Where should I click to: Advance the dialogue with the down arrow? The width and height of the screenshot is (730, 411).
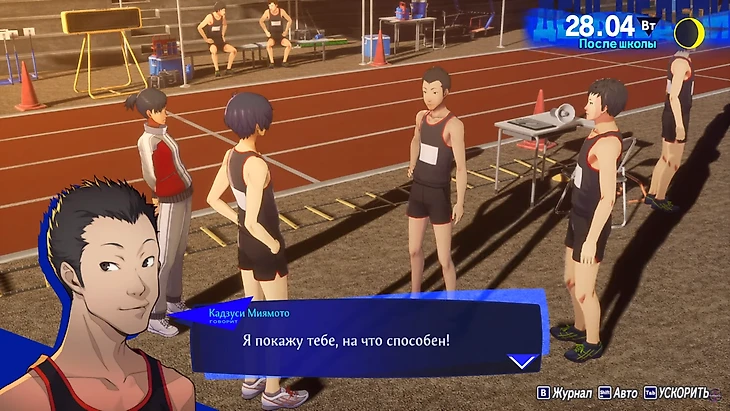tap(520, 362)
